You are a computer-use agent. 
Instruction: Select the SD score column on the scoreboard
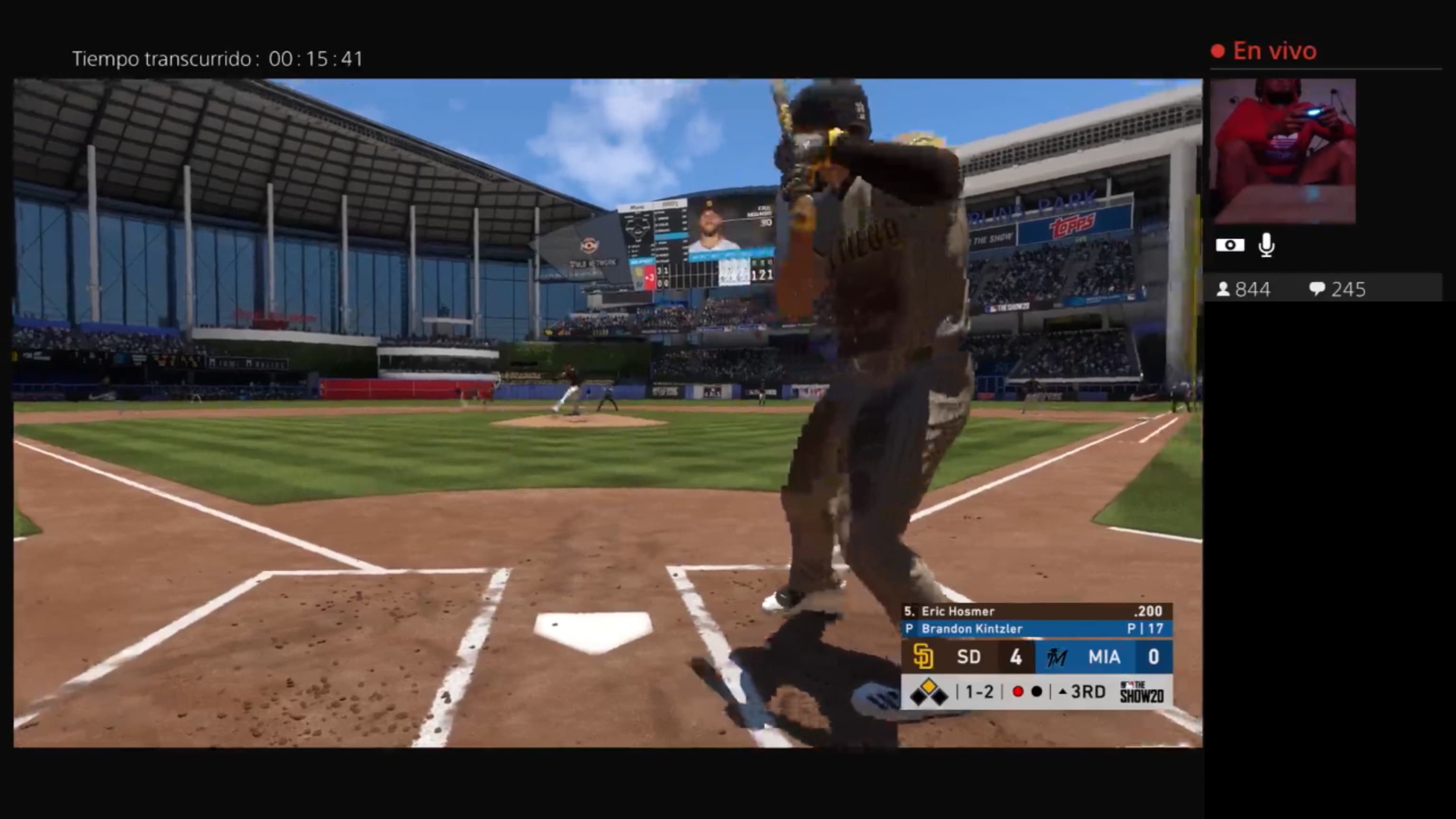click(x=1016, y=656)
